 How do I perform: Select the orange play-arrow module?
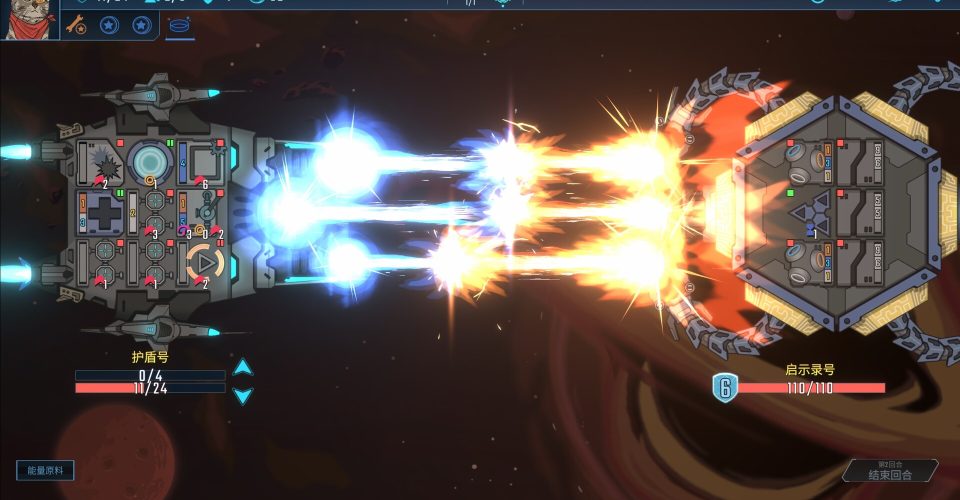[x=206, y=263]
